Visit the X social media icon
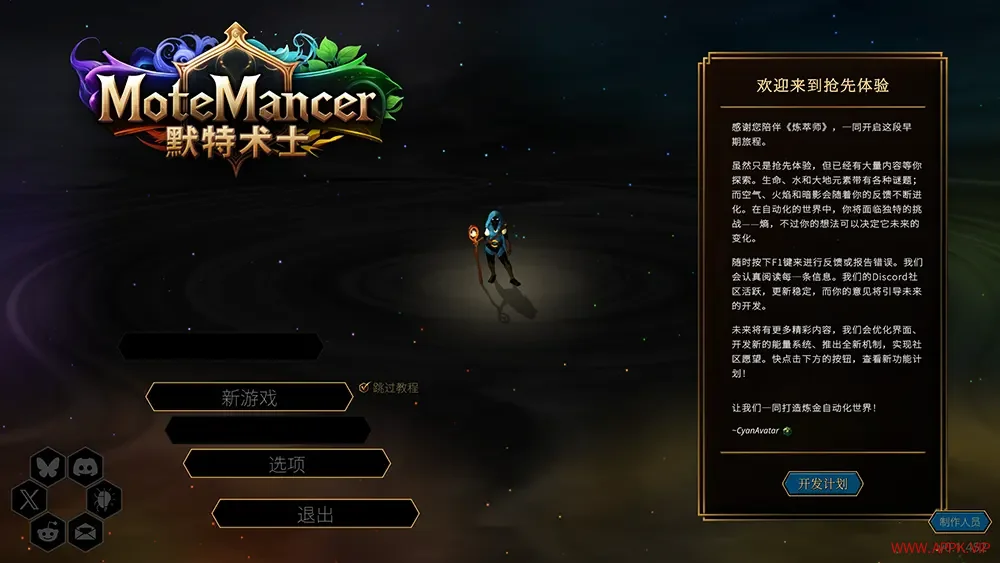 (x=29, y=498)
